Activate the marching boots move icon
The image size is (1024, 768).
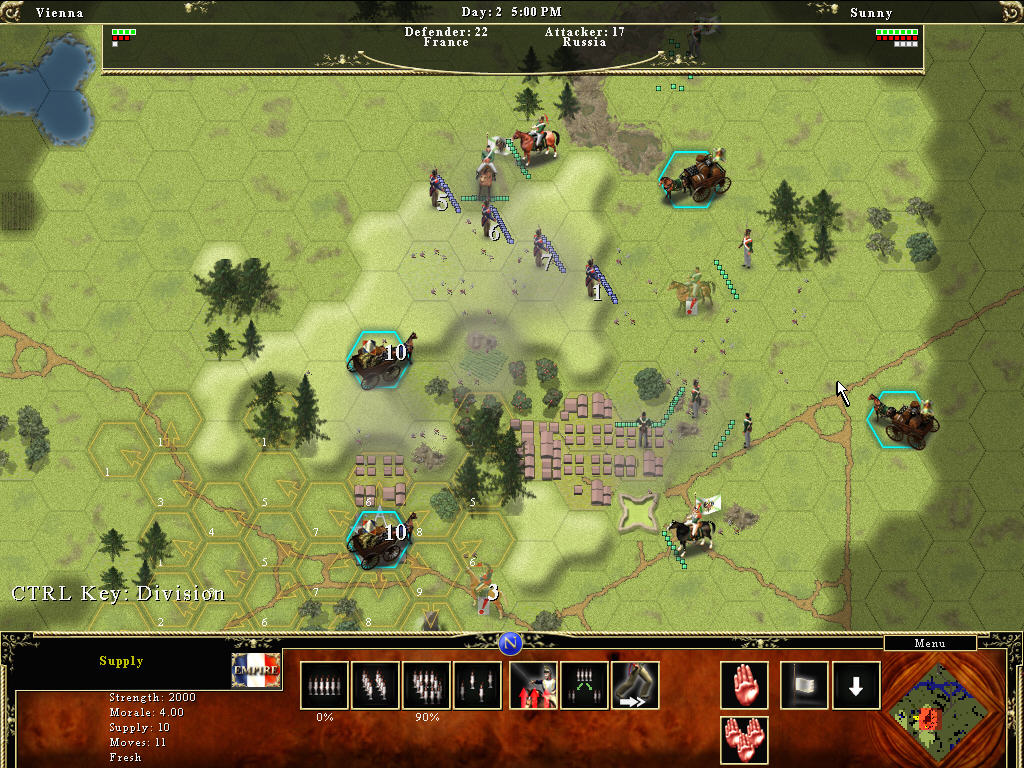pyautogui.click(x=635, y=685)
